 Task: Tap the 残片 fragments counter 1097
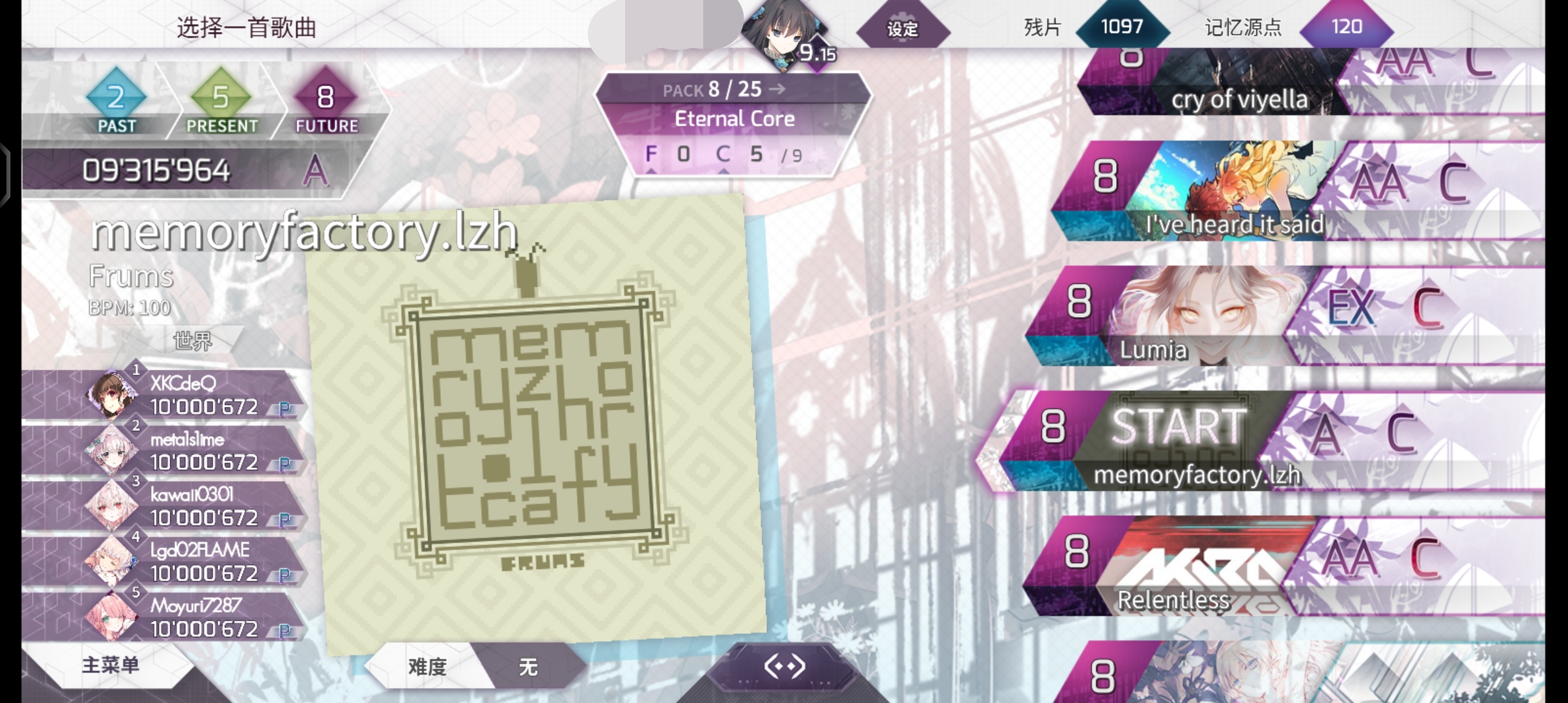pyautogui.click(x=1121, y=27)
